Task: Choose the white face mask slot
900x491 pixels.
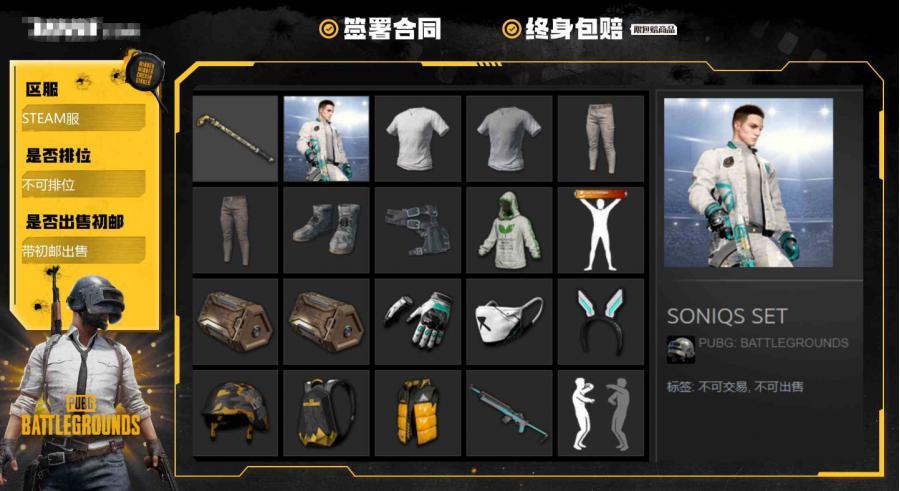Action: point(509,321)
